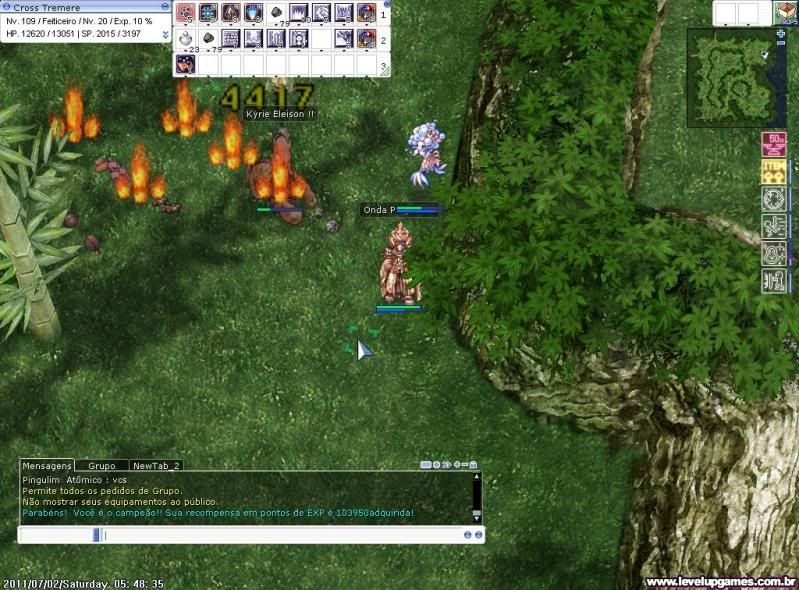Cast the brick wall skill in row two
799x590 pixels.
tap(230, 39)
